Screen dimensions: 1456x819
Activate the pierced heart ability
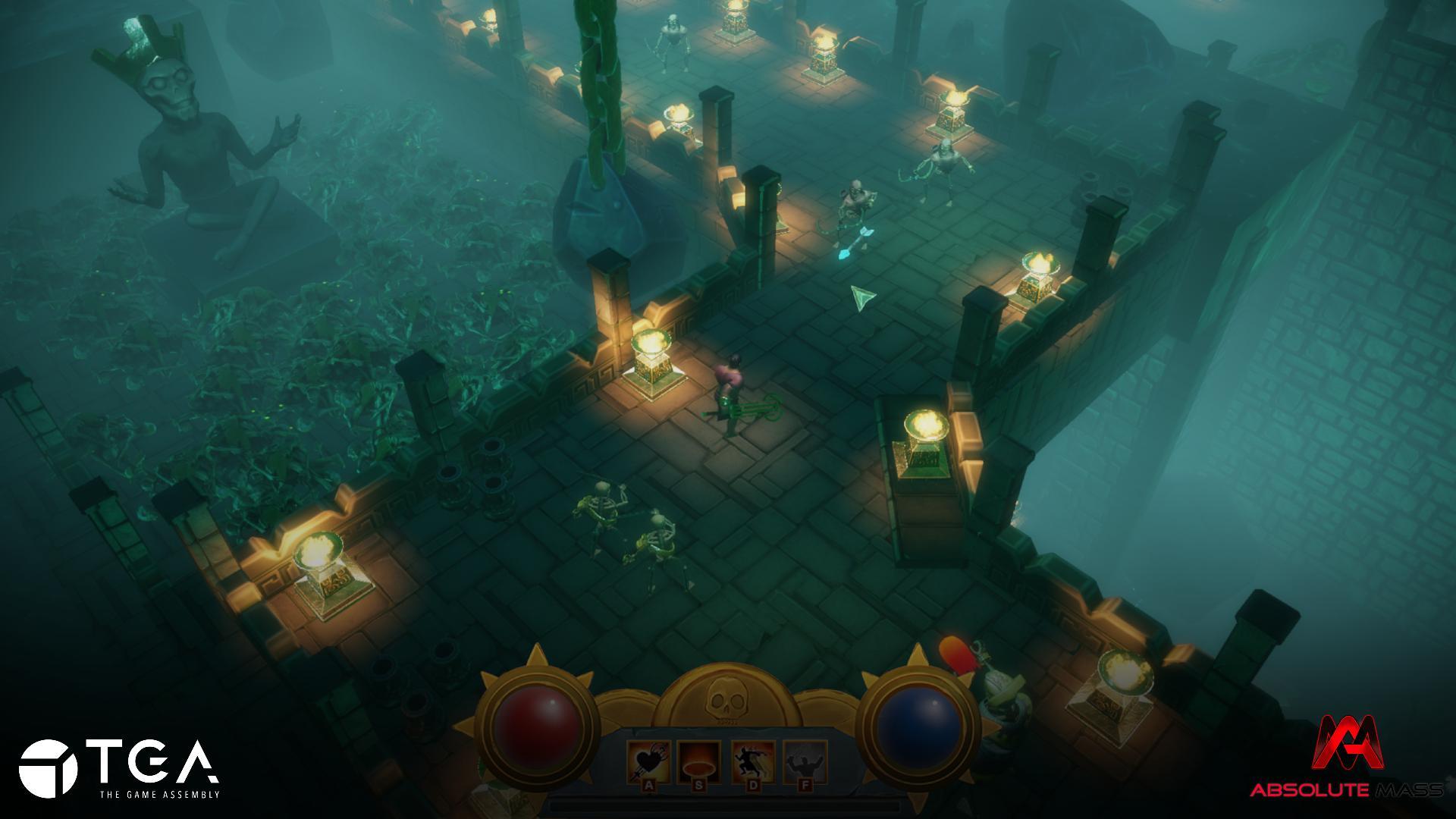pyautogui.click(x=648, y=761)
